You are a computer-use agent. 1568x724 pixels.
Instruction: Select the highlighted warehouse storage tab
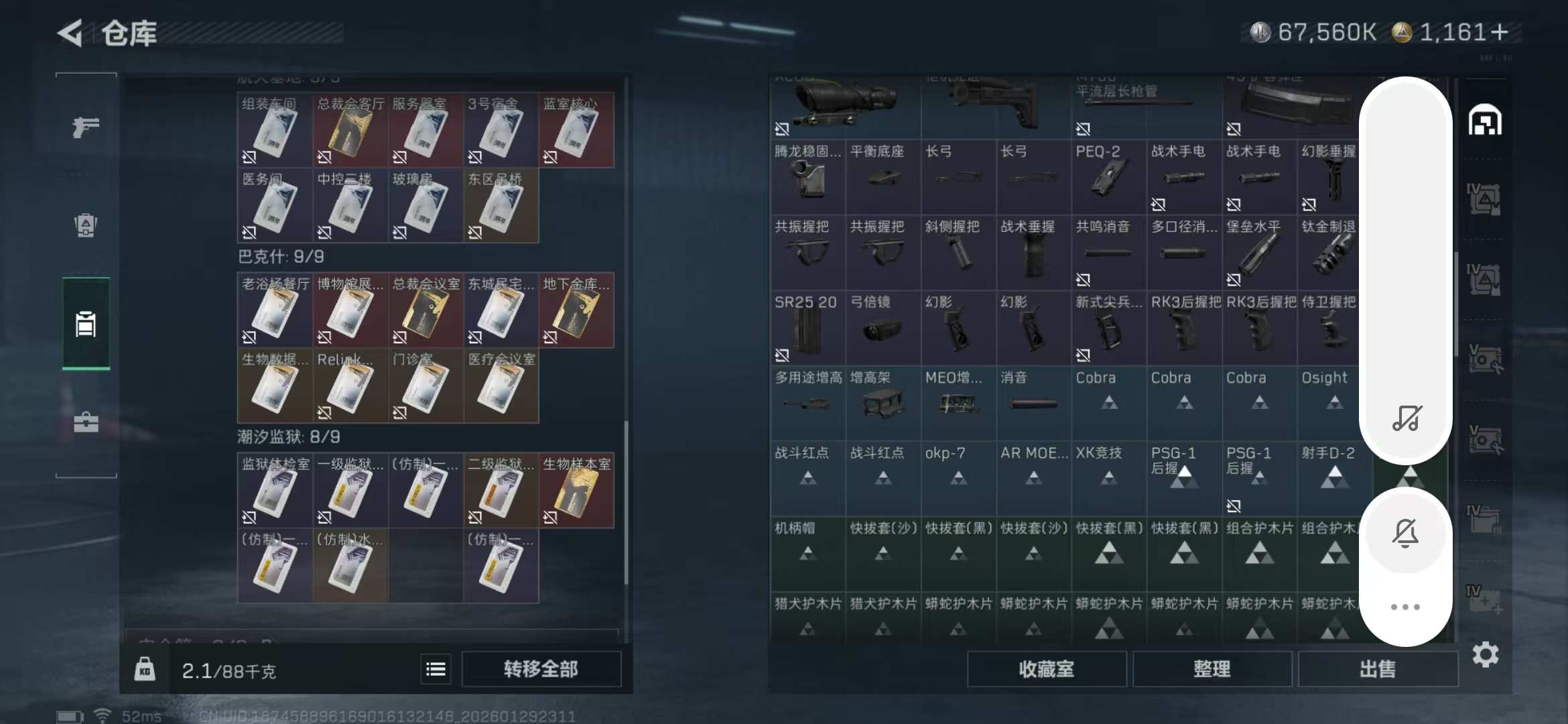[x=85, y=326]
